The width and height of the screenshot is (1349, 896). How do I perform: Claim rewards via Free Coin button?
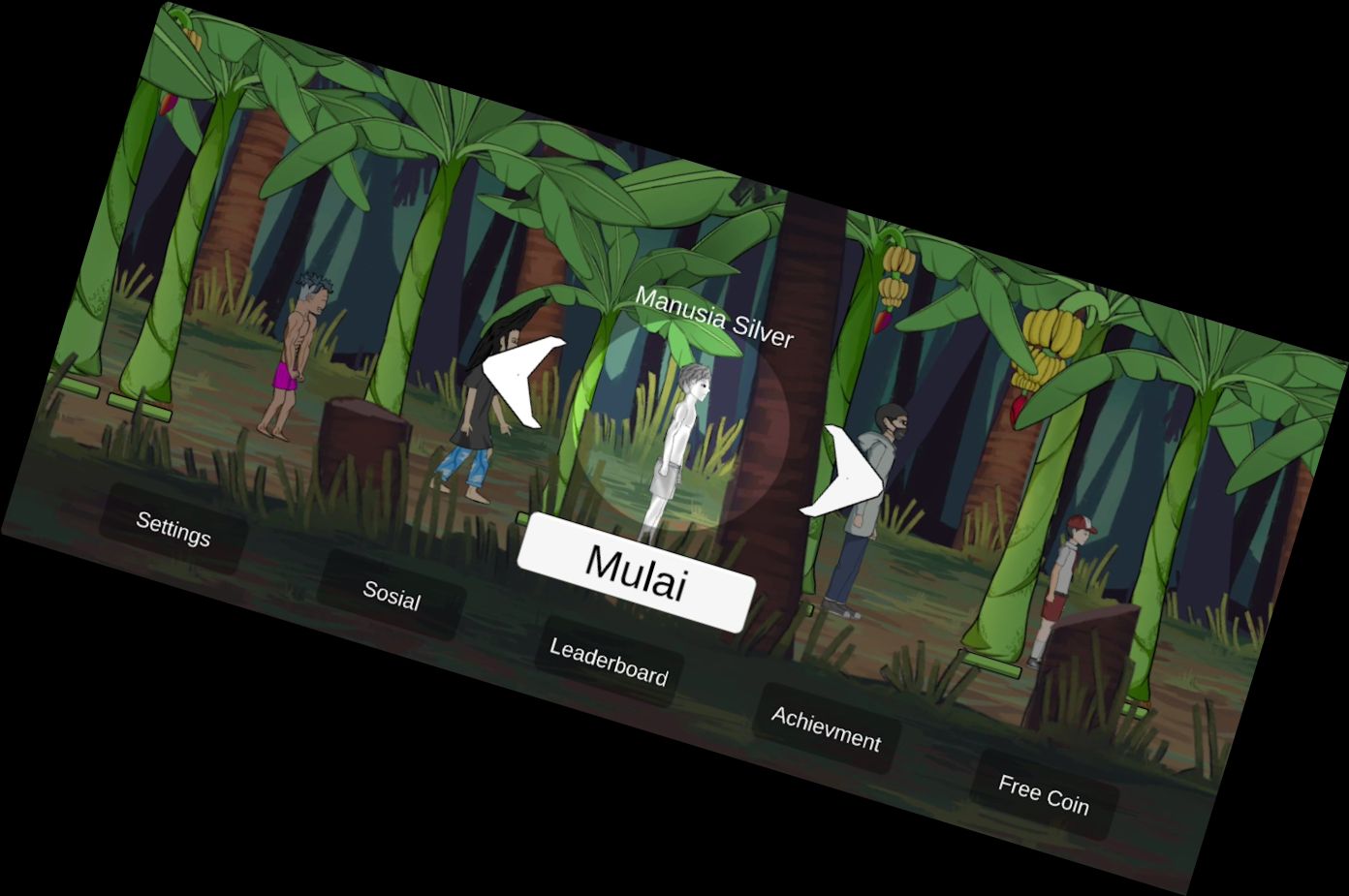point(1044,792)
